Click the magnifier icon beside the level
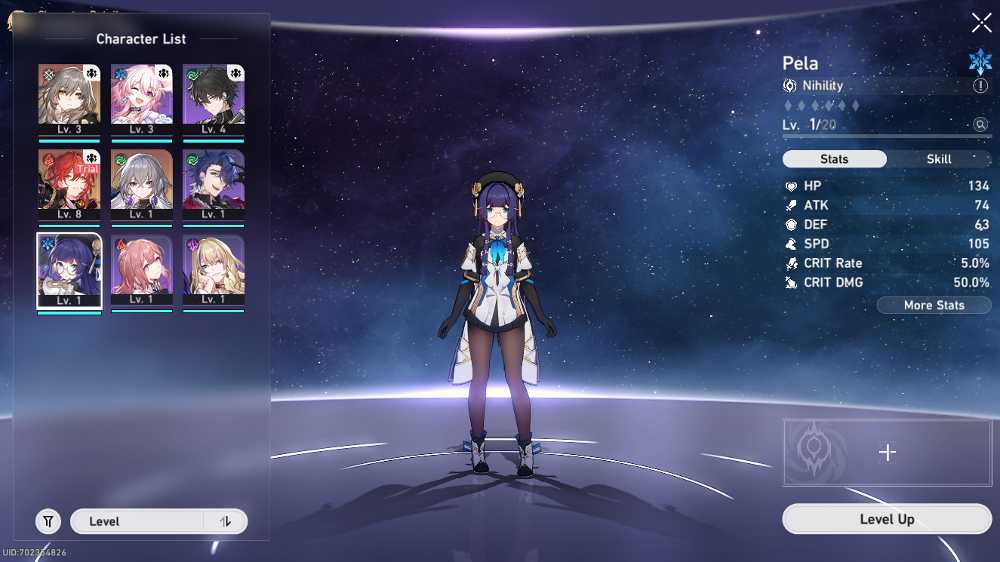The image size is (1000, 562). click(x=980, y=125)
